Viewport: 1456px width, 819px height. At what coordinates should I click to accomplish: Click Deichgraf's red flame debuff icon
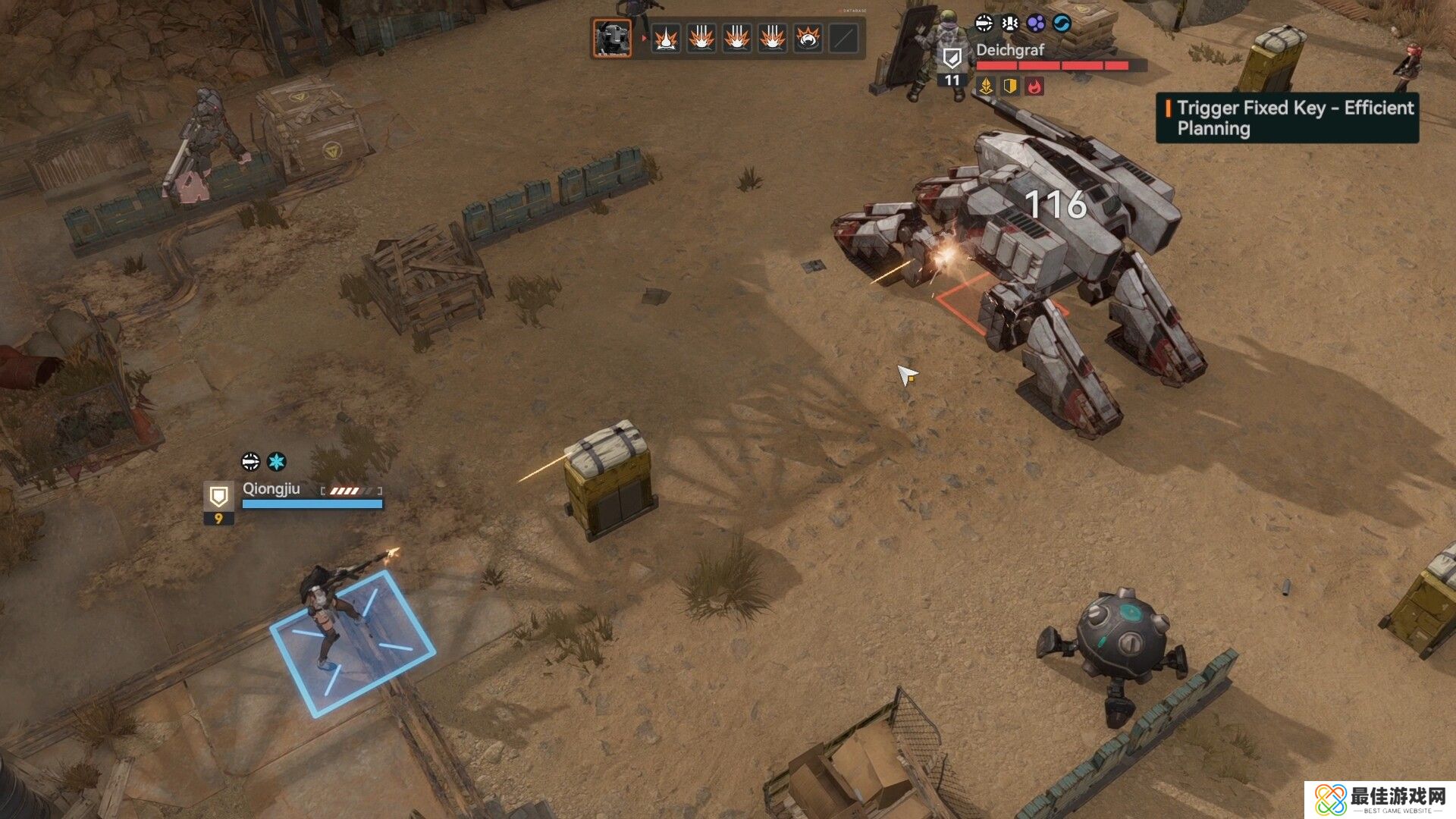tap(1034, 86)
